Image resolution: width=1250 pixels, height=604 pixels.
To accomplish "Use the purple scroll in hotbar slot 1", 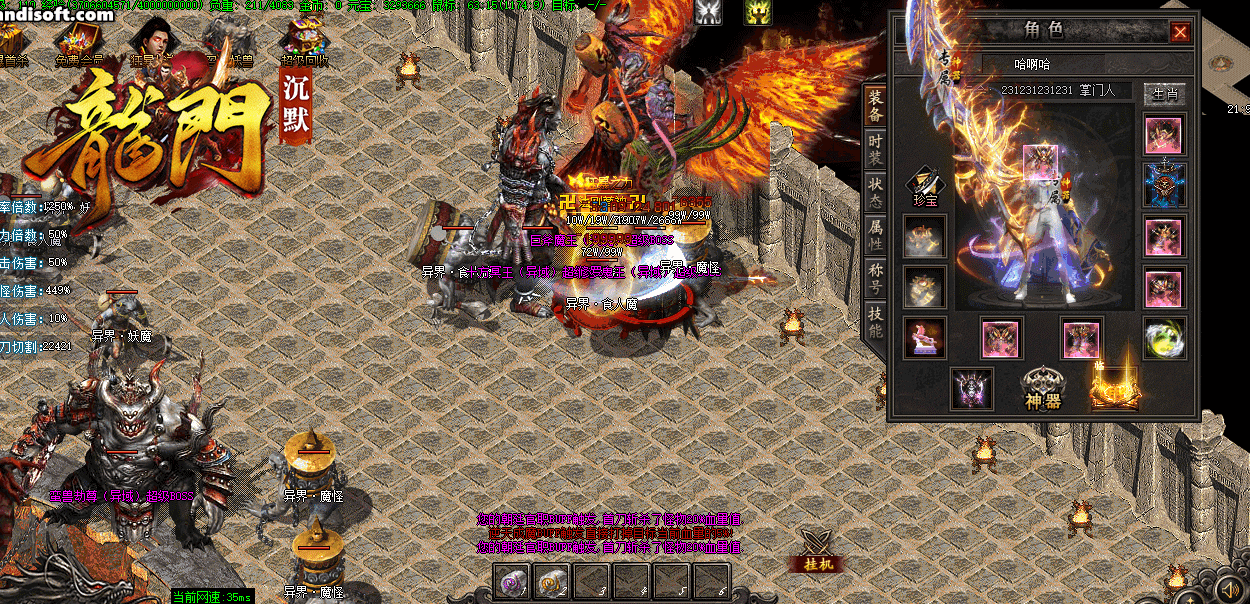I will click(513, 581).
